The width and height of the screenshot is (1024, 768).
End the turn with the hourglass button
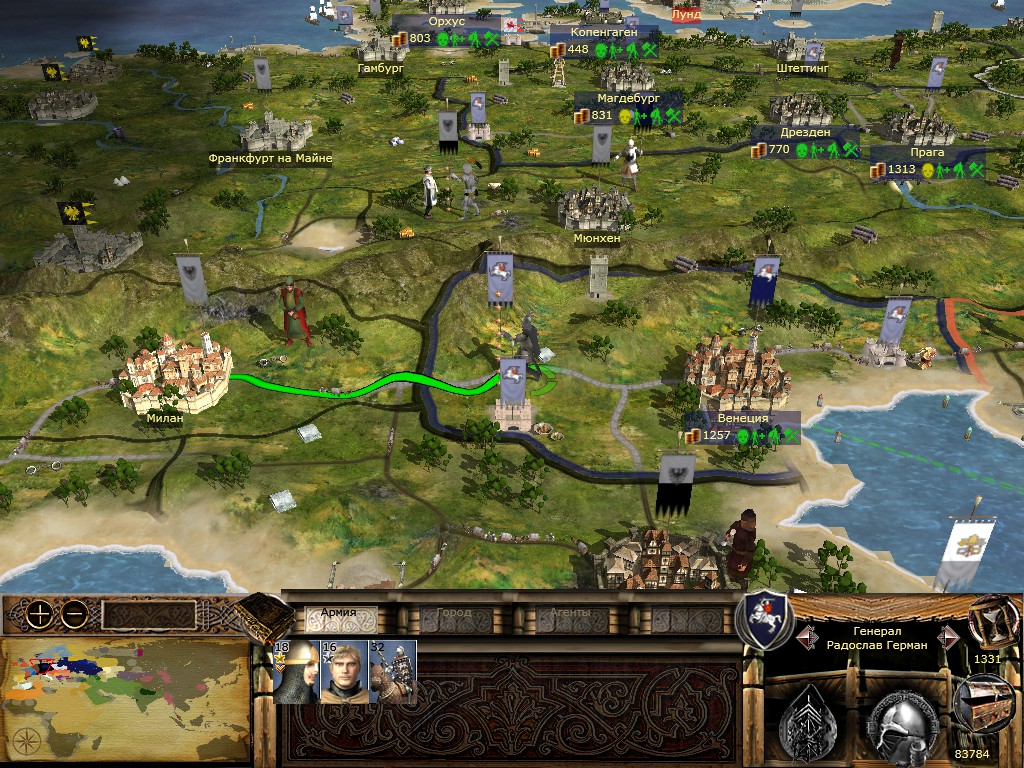988,622
